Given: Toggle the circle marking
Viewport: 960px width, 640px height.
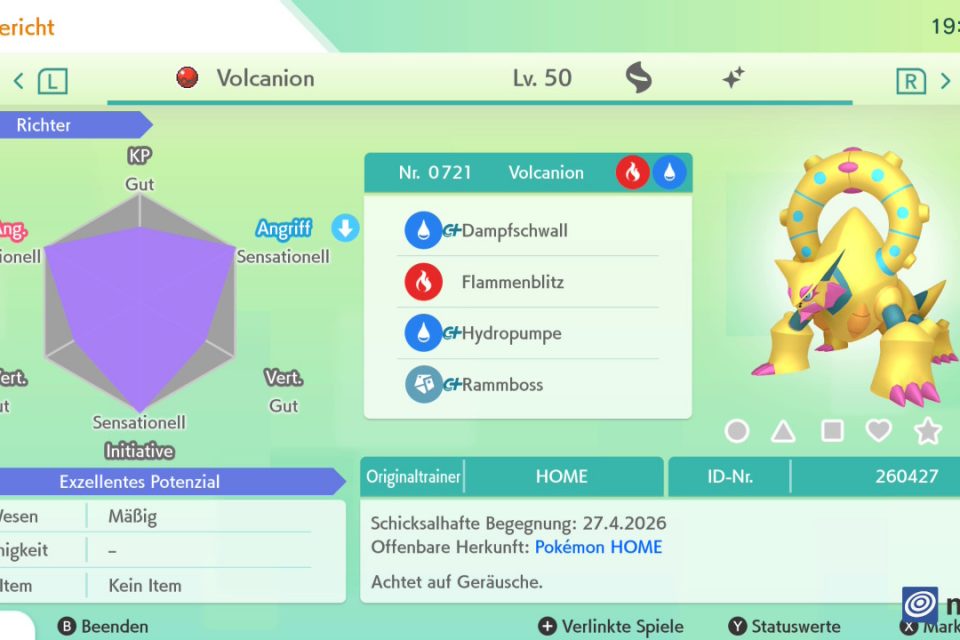Looking at the screenshot, I should (736, 431).
